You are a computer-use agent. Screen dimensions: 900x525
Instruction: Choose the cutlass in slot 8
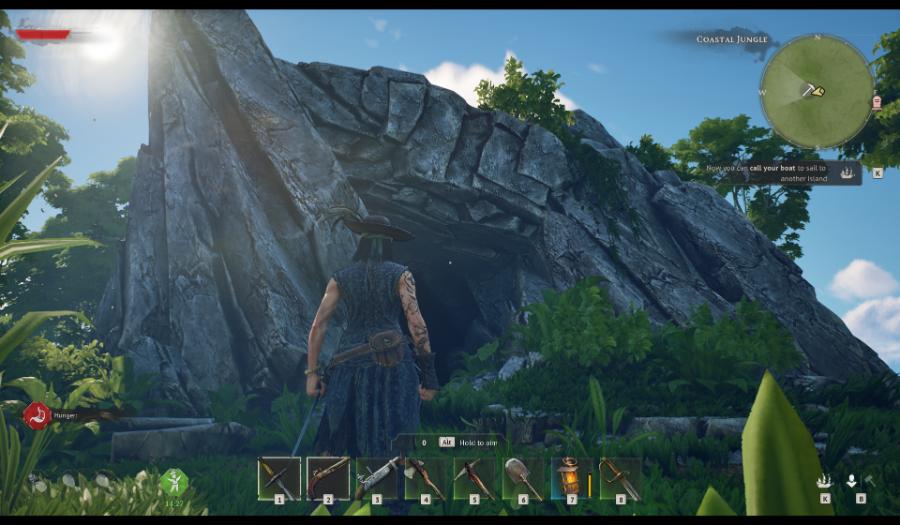620,478
